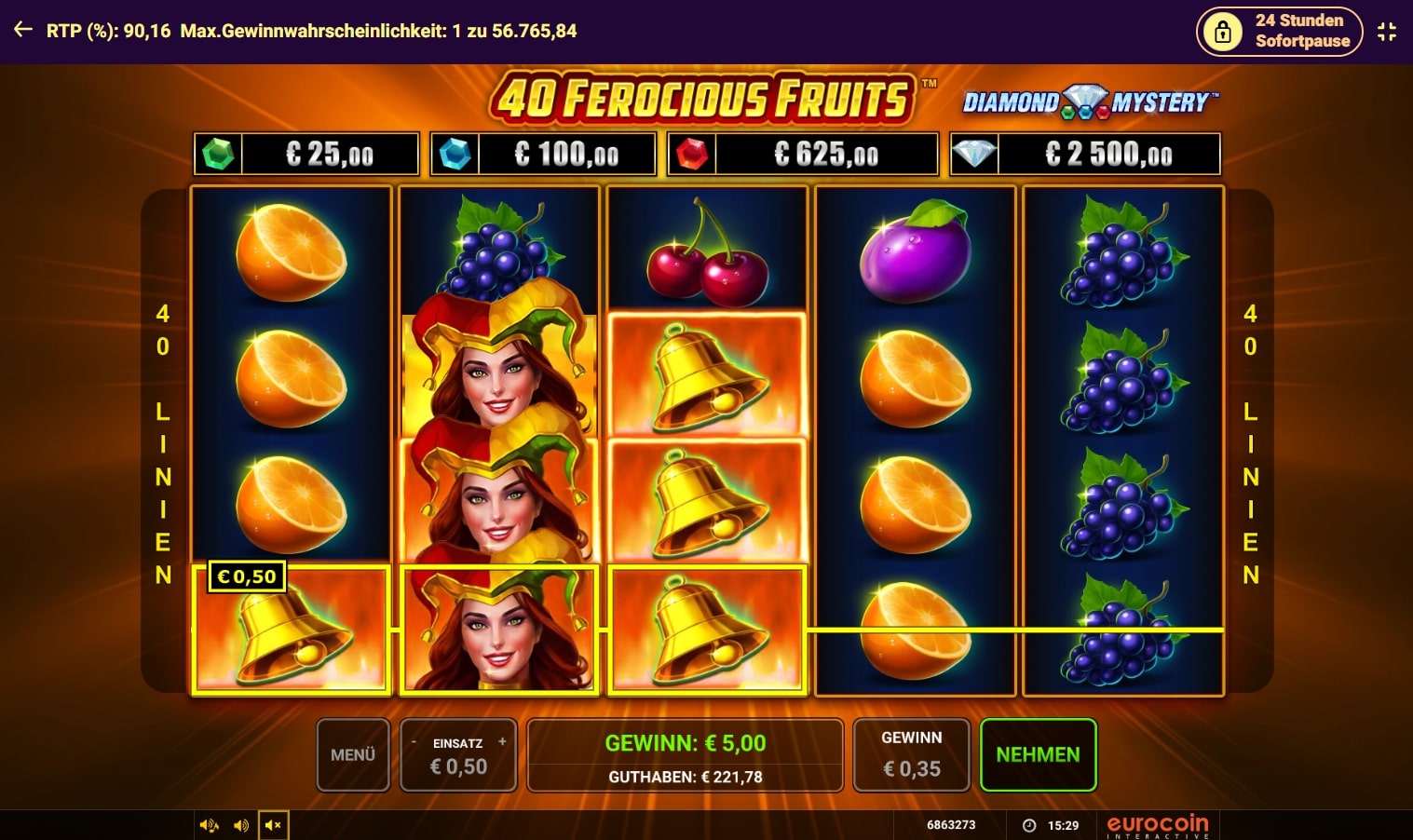Viewport: 1413px width, 840px height.
Task: Increase the Einsatz with the plus control
Action: [x=502, y=741]
